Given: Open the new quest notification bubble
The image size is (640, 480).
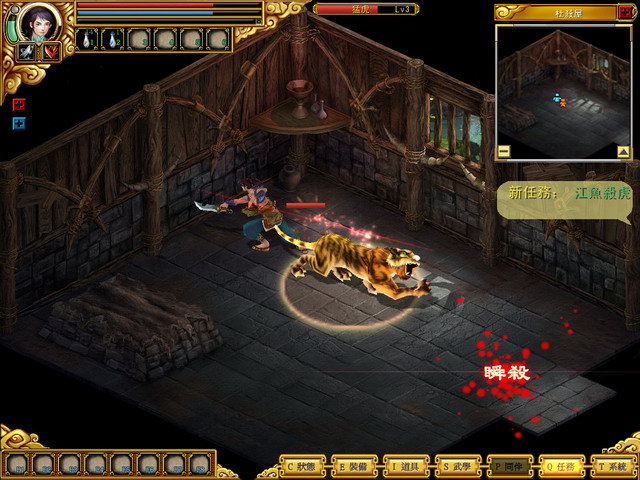Looking at the screenshot, I should click(567, 194).
